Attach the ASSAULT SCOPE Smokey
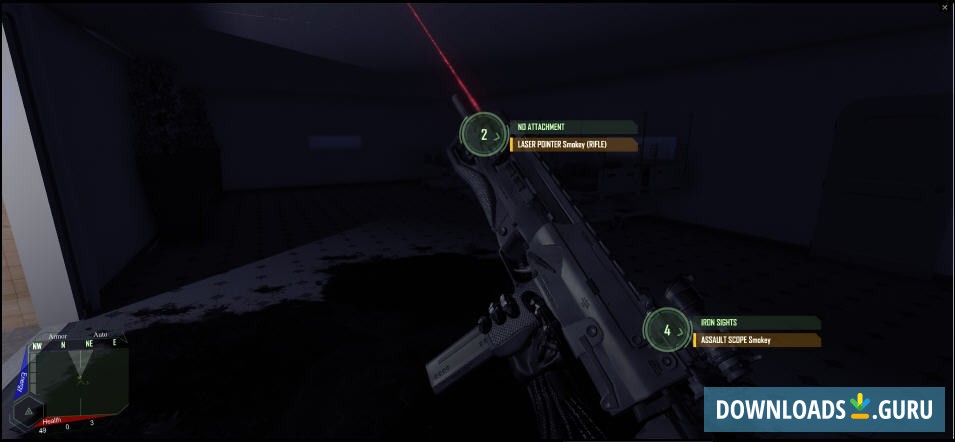Image resolution: width=955 pixels, height=442 pixels. pyautogui.click(x=756, y=340)
